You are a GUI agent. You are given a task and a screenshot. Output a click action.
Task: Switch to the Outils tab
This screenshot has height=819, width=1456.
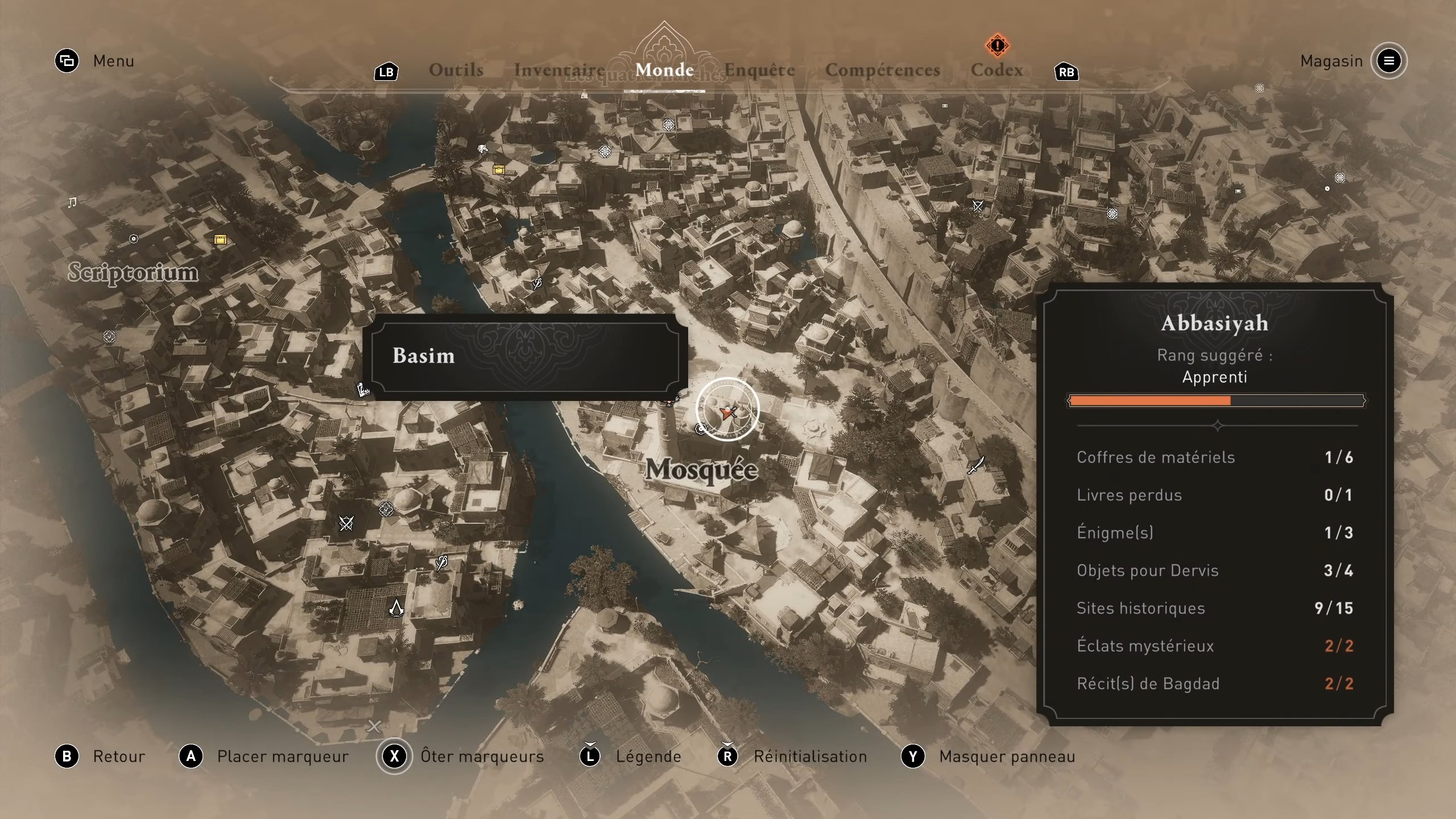(456, 70)
